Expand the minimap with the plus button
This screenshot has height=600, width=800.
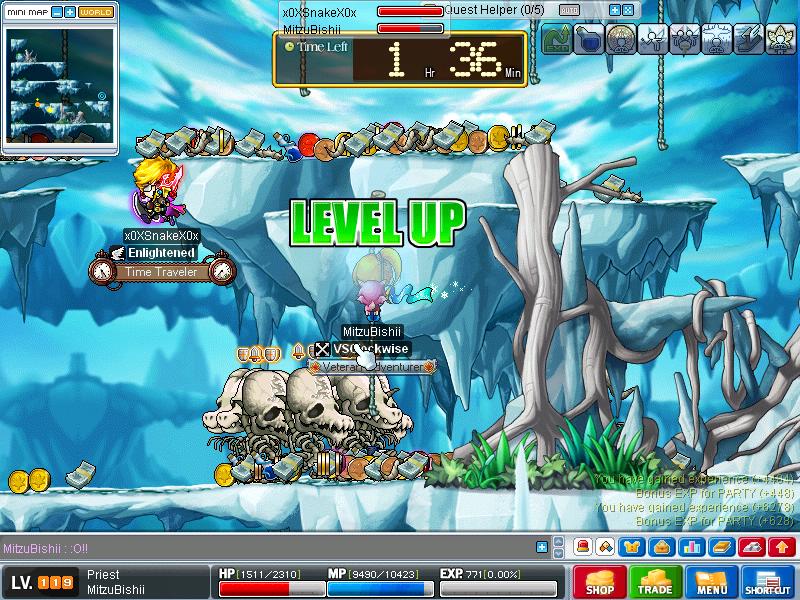tap(69, 12)
